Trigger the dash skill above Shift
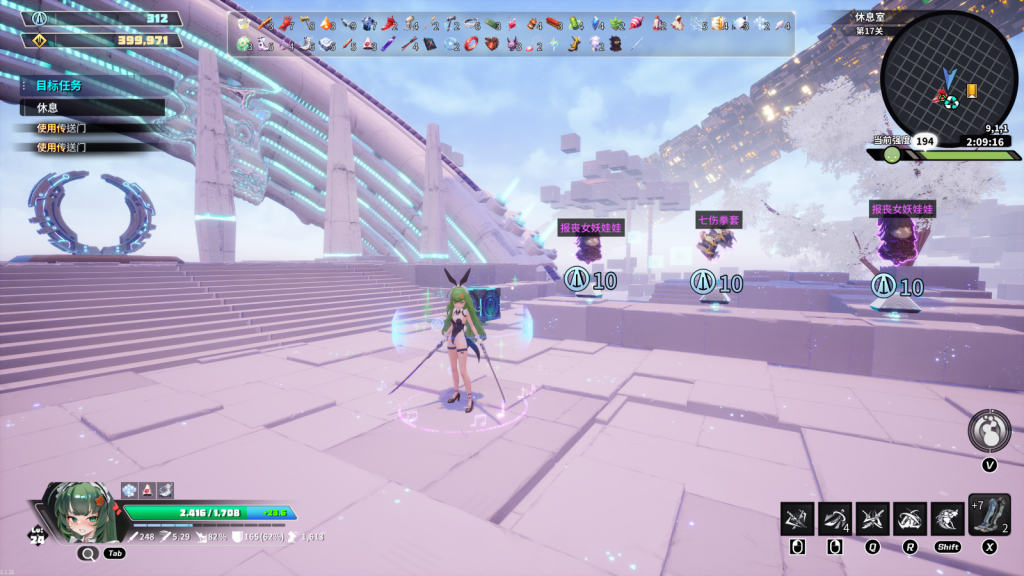Image resolution: width=1024 pixels, height=576 pixels. click(x=947, y=519)
